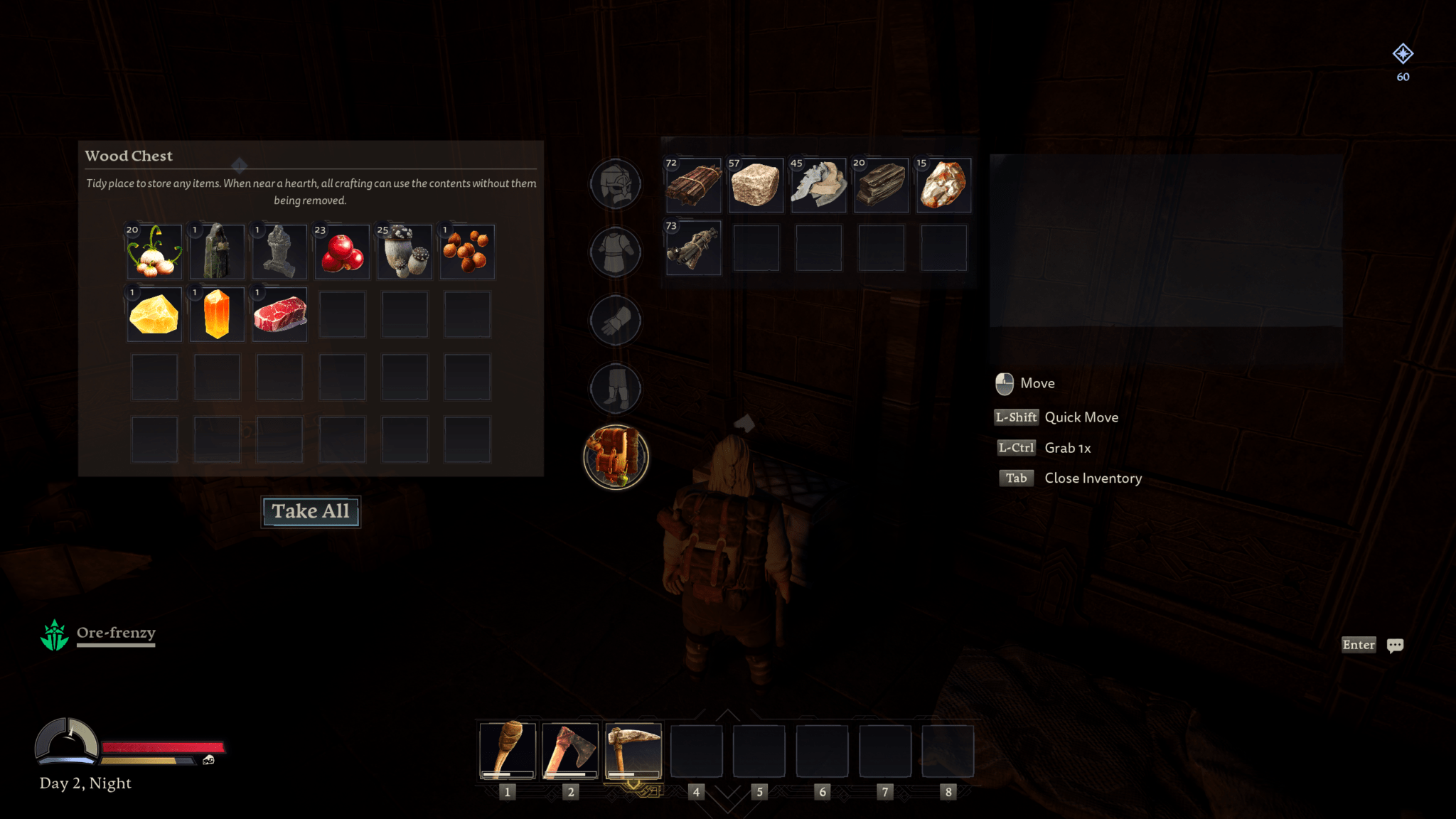
Task: Pick the hooded figure statue in the chest
Action: (217, 252)
